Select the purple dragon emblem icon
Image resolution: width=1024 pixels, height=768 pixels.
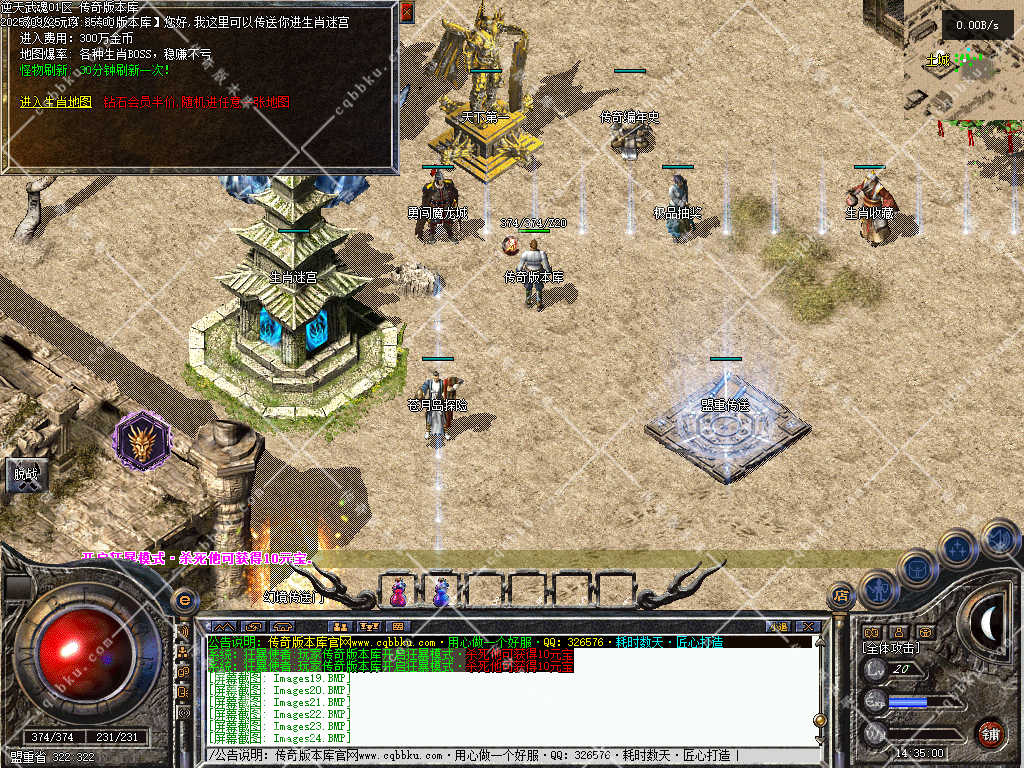click(140, 440)
